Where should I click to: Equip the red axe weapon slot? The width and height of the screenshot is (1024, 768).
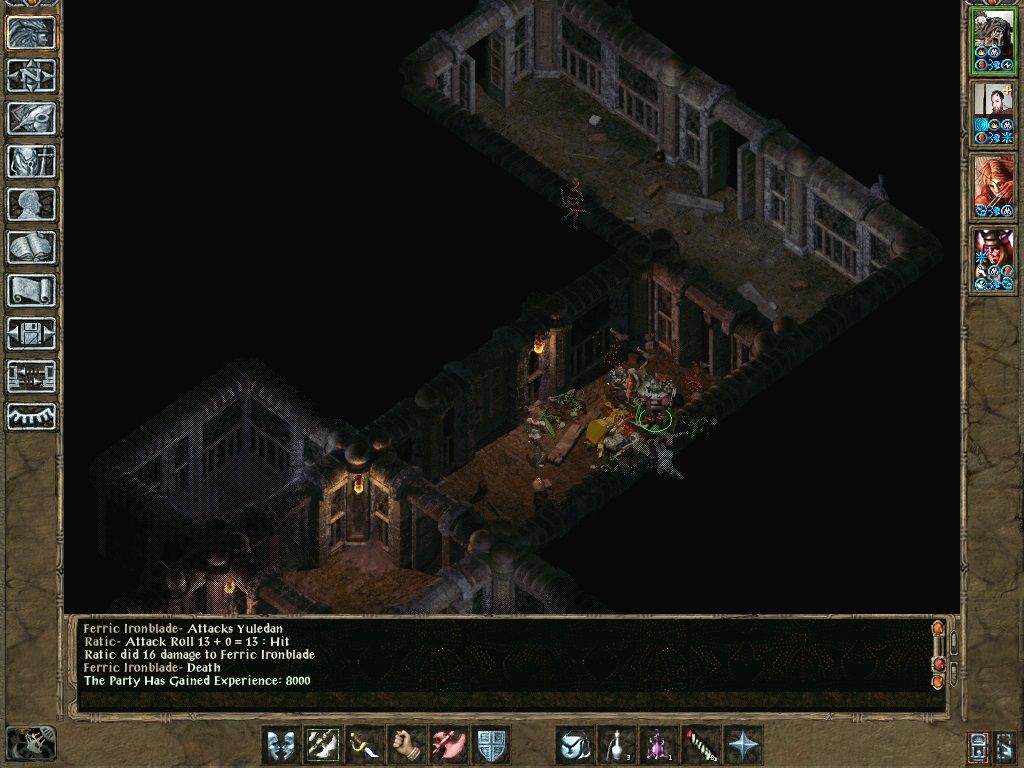pyautogui.click(x=449, y=745)
